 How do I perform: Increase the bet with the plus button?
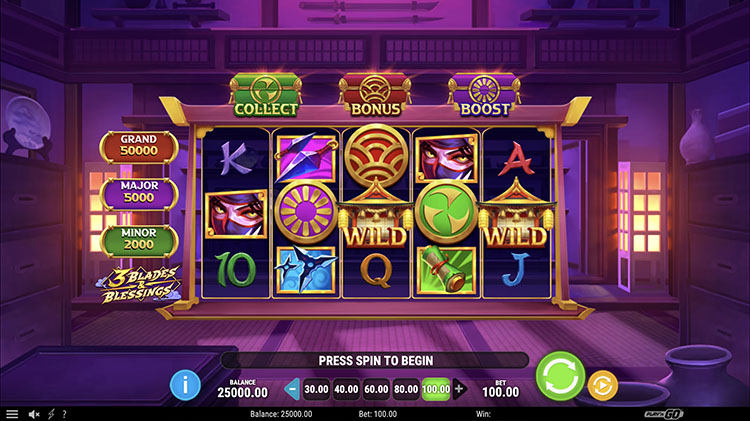459,389
